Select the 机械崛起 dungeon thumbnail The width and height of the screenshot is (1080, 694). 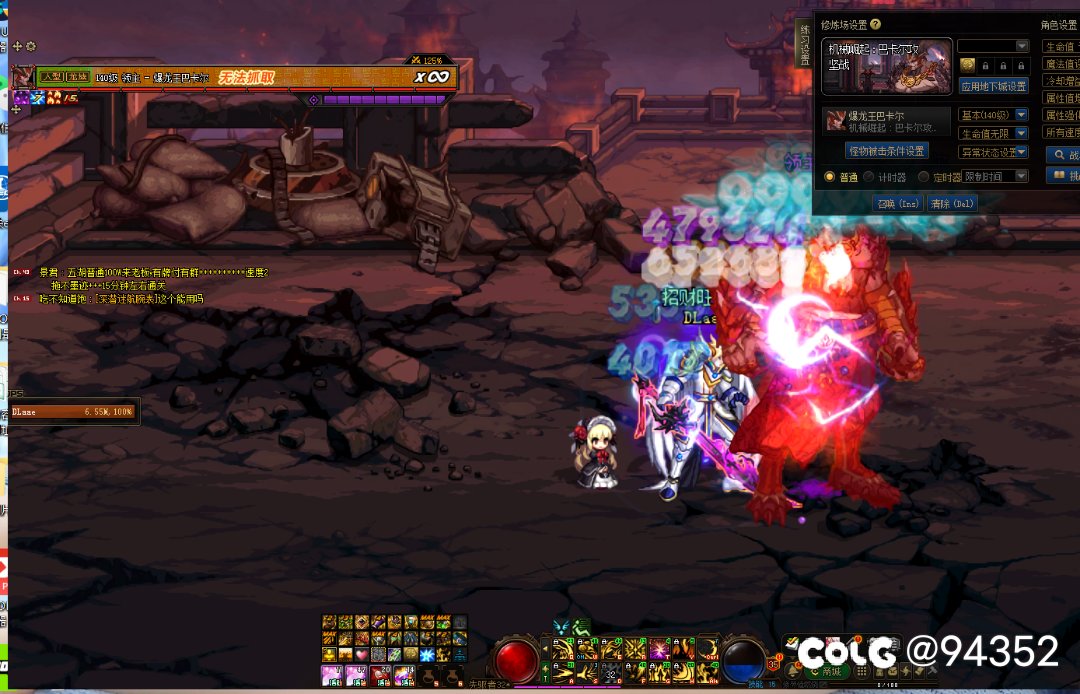886,66
